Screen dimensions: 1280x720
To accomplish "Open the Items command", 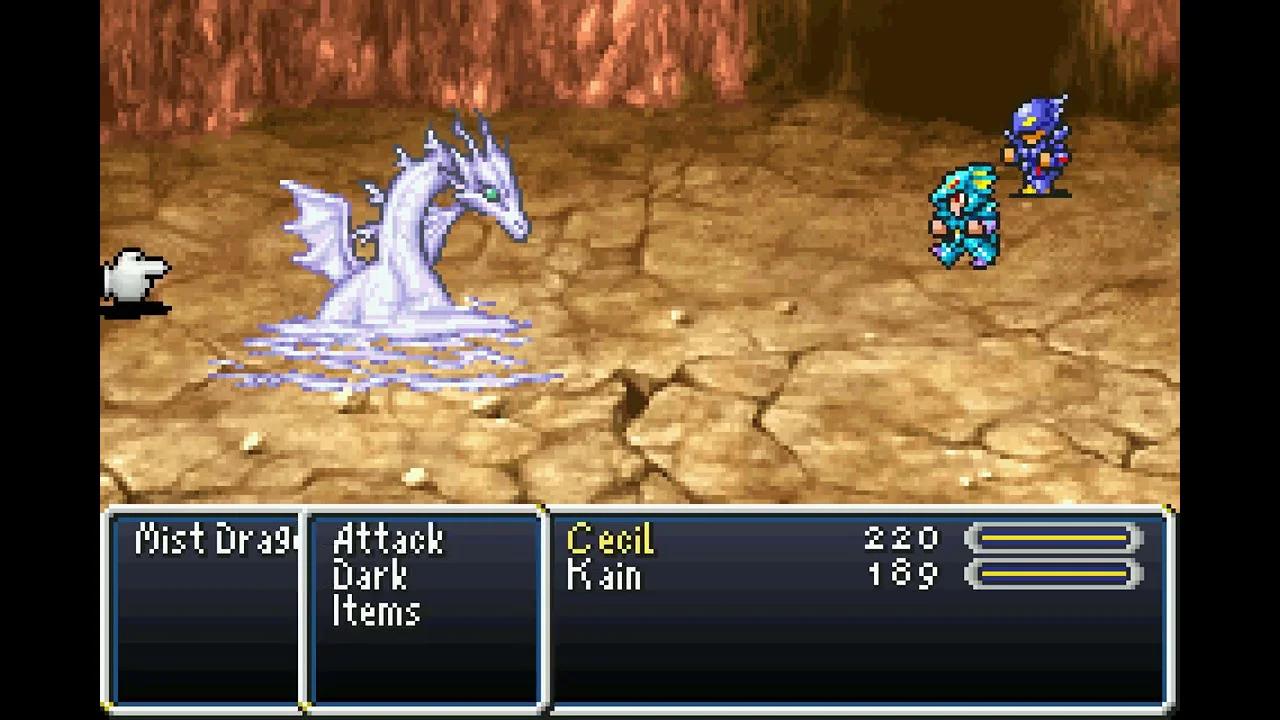I will click(x=376, y=612).
